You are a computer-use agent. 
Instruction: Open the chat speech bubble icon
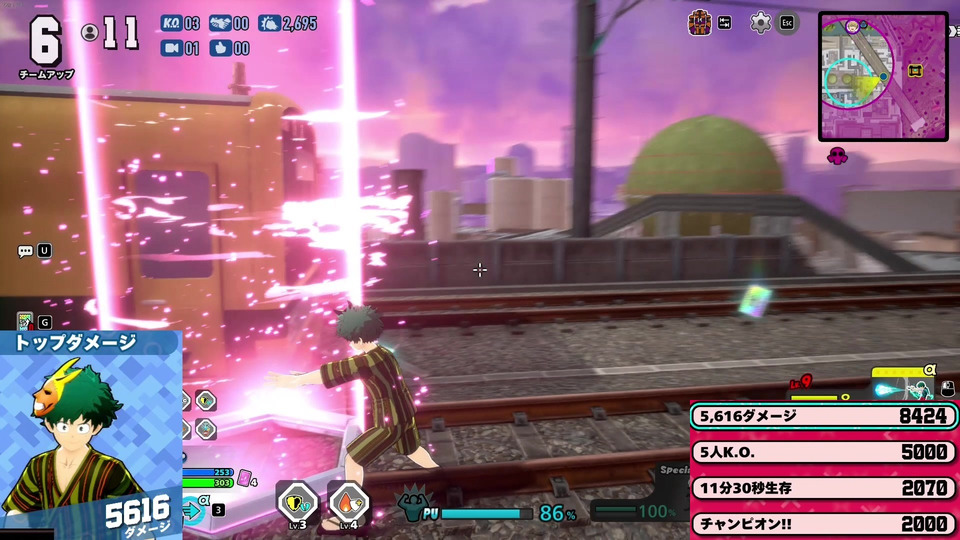(25, 251)
